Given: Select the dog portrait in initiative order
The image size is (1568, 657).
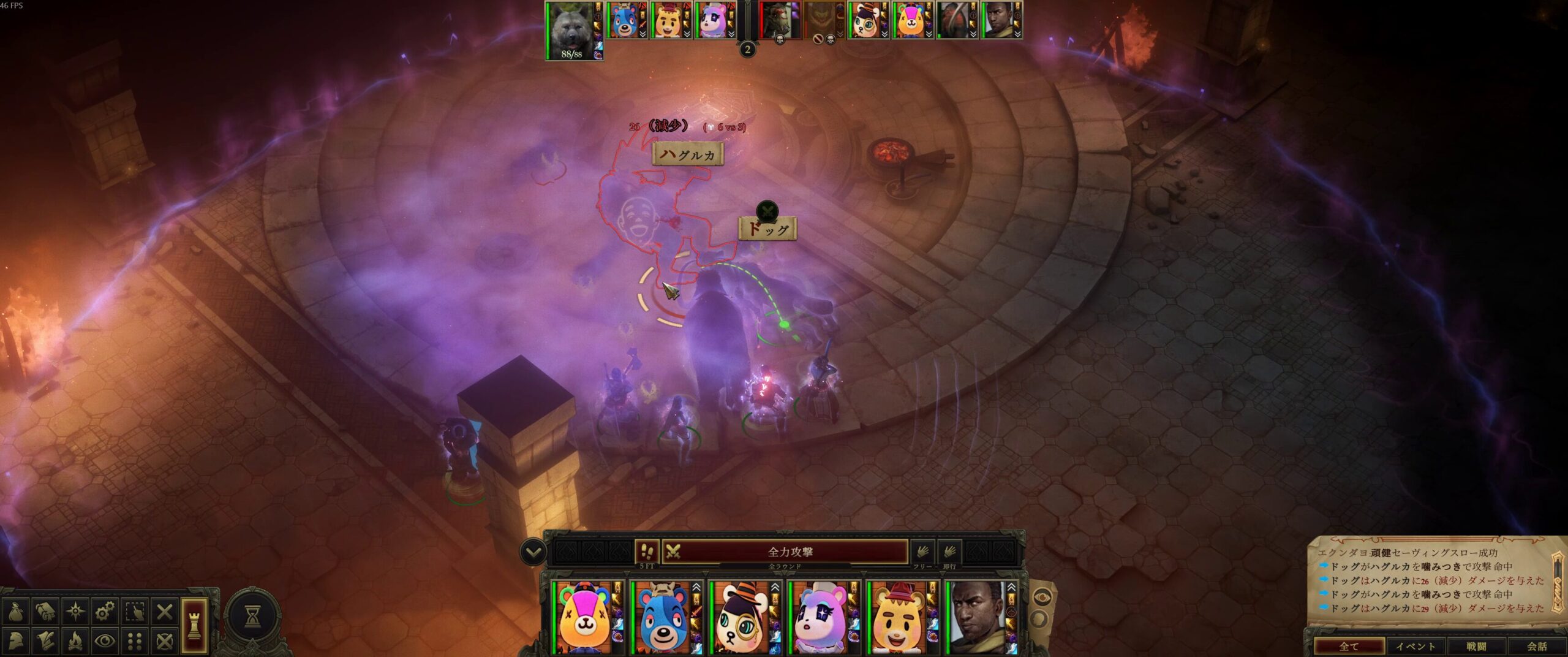Looking at the screenshot, I should pos(571,28).
